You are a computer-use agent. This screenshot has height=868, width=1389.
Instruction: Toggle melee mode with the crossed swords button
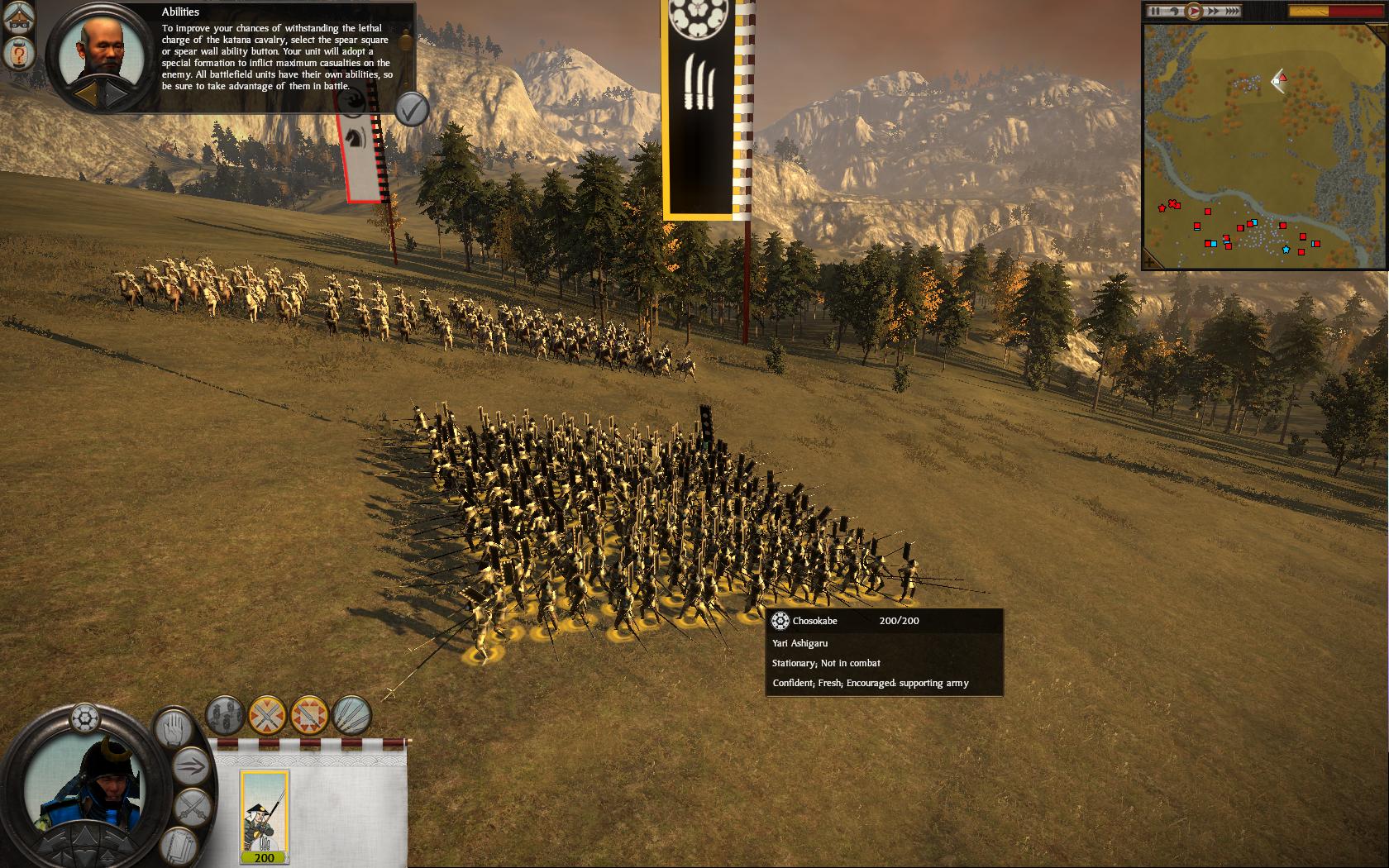(x=193, y=806)
